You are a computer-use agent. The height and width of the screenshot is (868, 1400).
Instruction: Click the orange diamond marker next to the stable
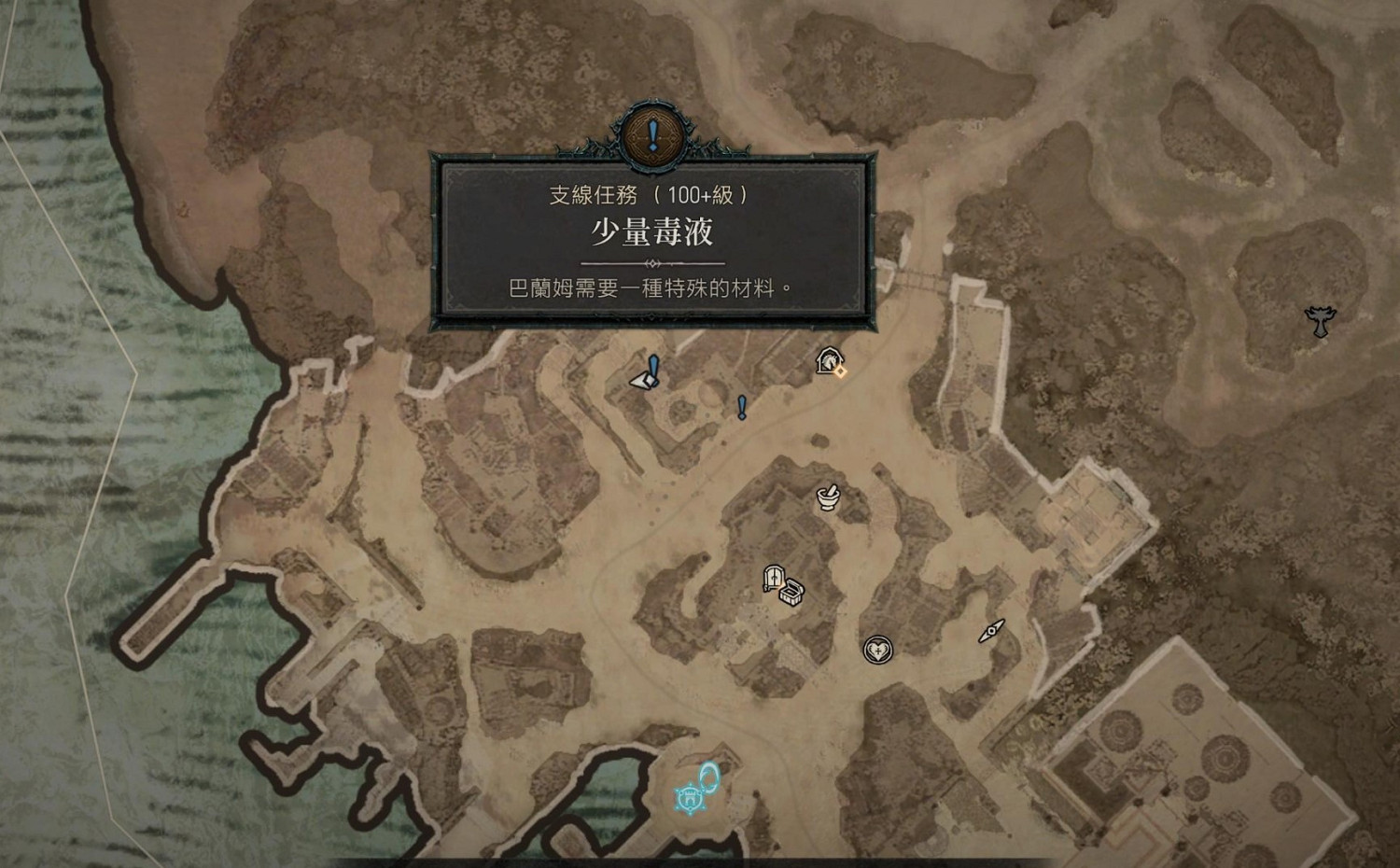pos(841,371)
